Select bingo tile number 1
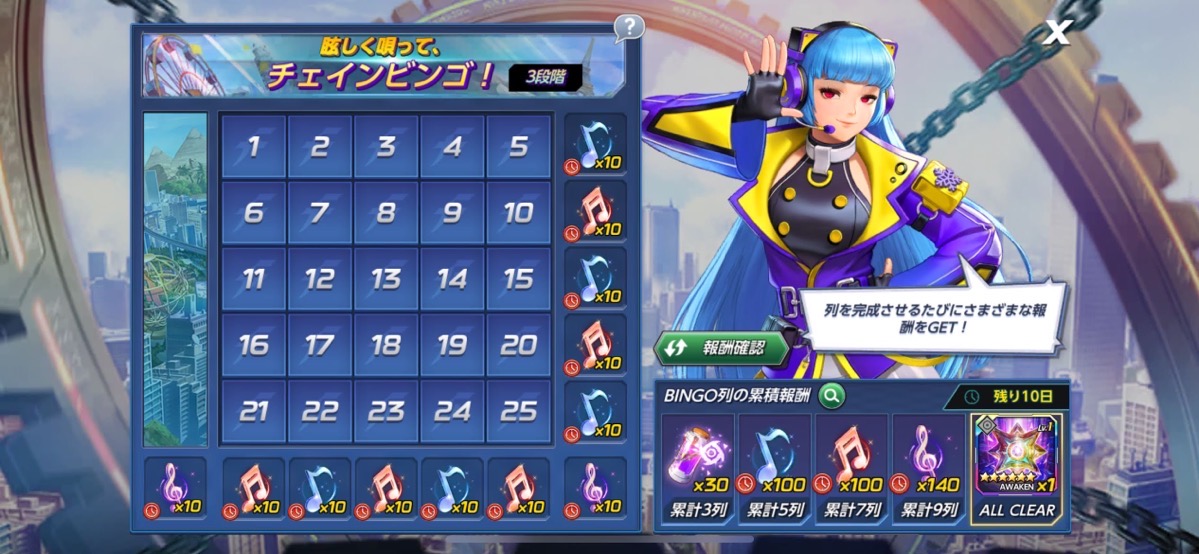This screenshot has height=554, width=1199. [253, 147]
